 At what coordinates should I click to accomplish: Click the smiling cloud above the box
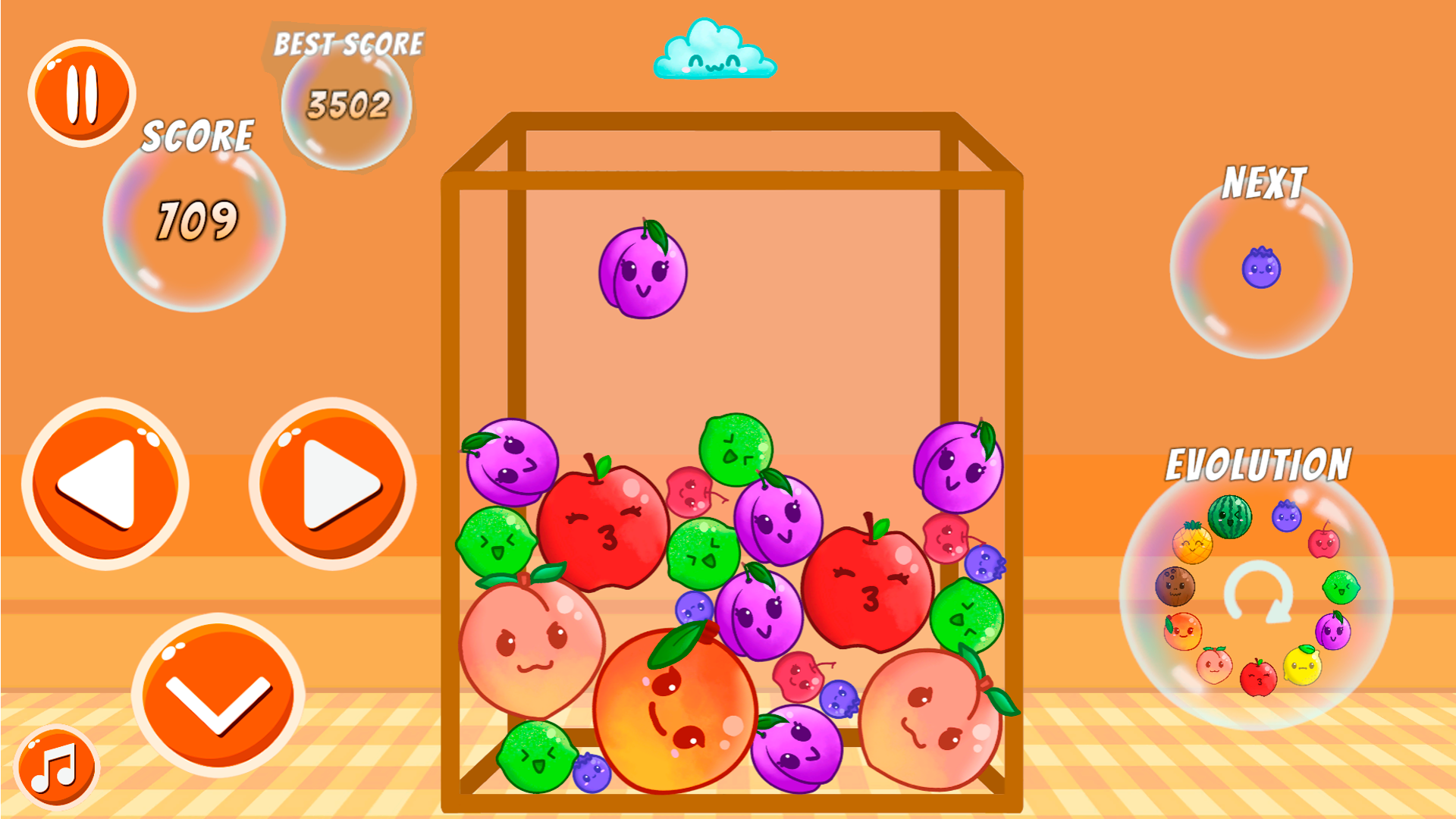pos(714,49)
